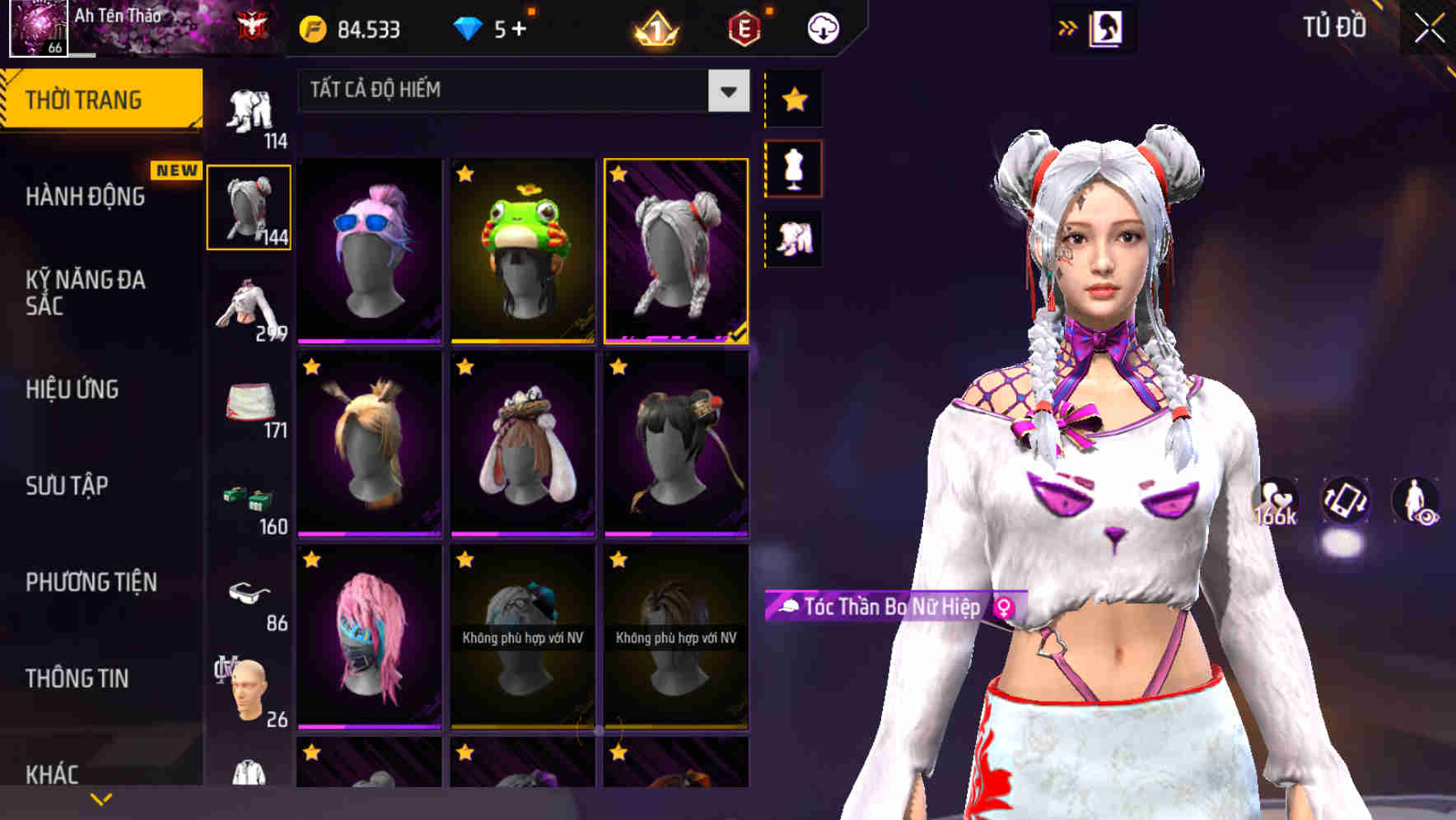Click the red E badge icon
Image resolution: width=1456 pixels, height=820 pixels.
(744, 27)
